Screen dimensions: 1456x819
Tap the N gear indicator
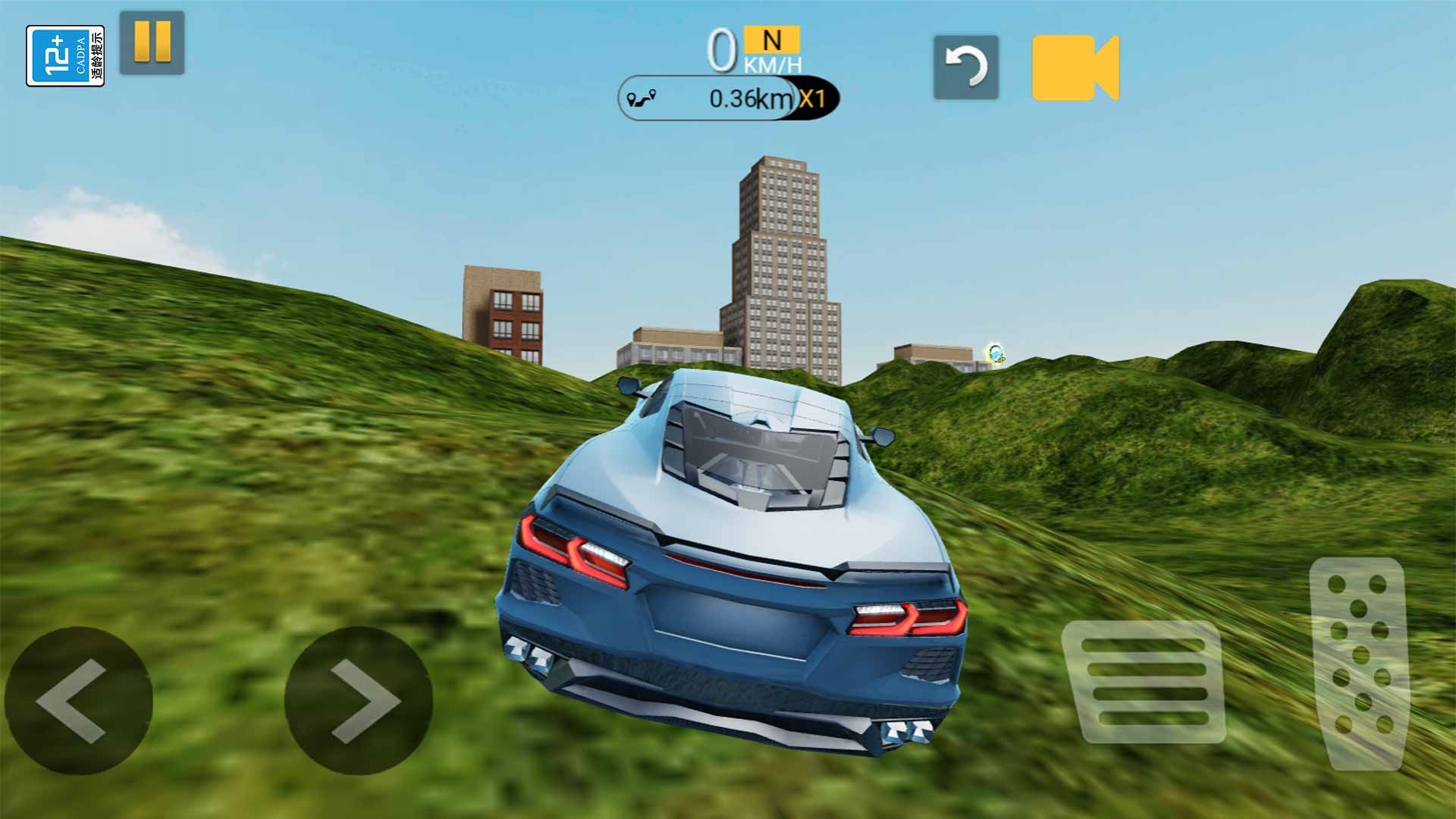[771, 39]
